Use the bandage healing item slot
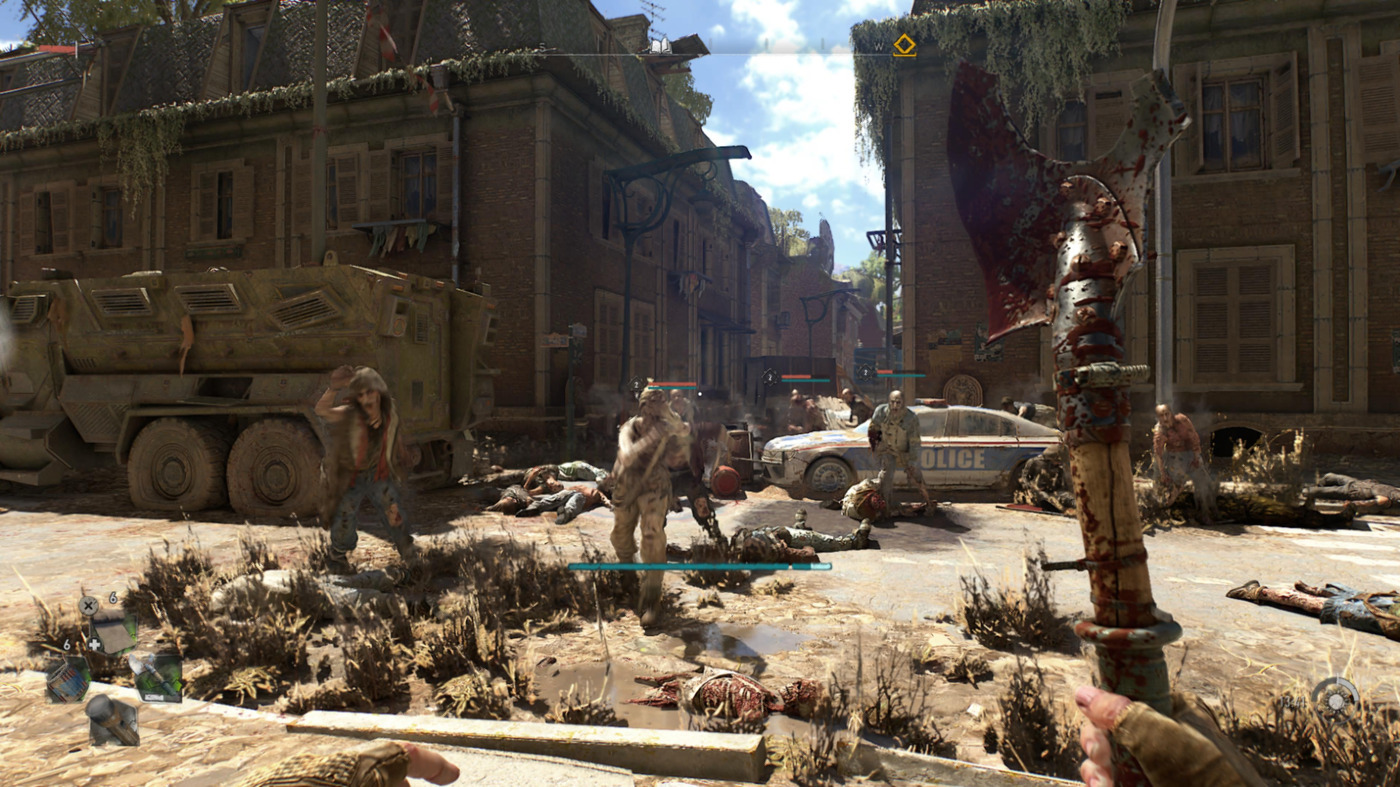 [113, 634]
